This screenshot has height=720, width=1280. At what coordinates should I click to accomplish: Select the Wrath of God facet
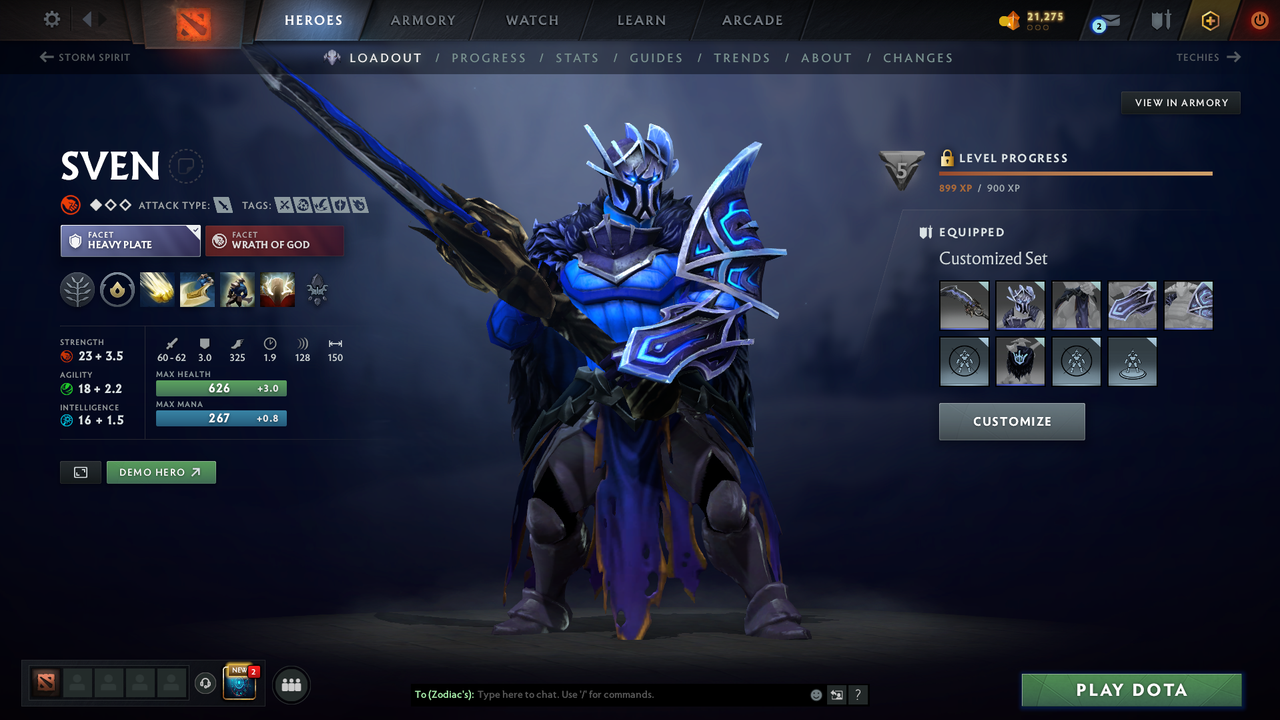pos(274,240)
